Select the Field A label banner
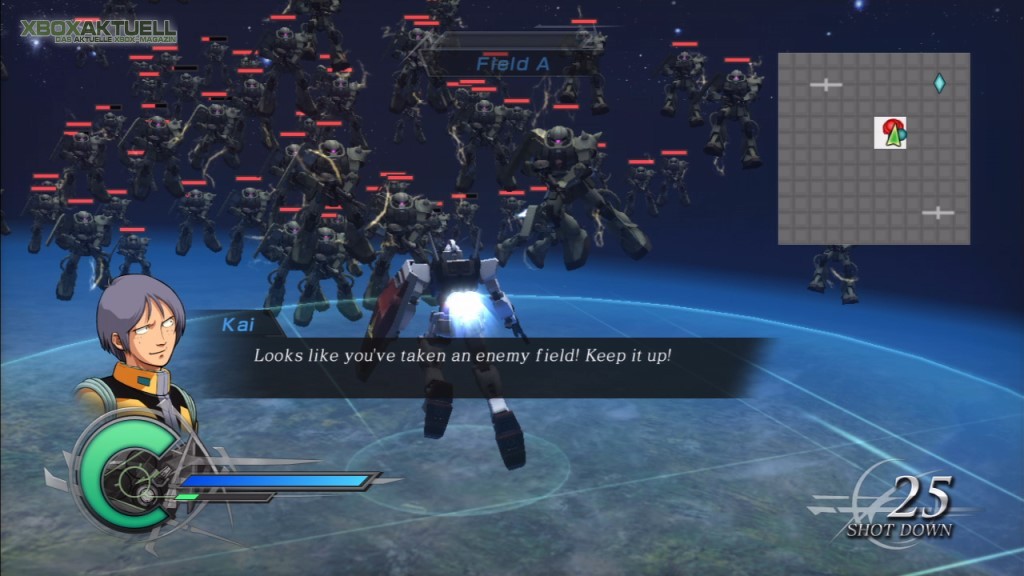Image resolution: width=1024 pixels, height=576 pixels. [517, 64]
